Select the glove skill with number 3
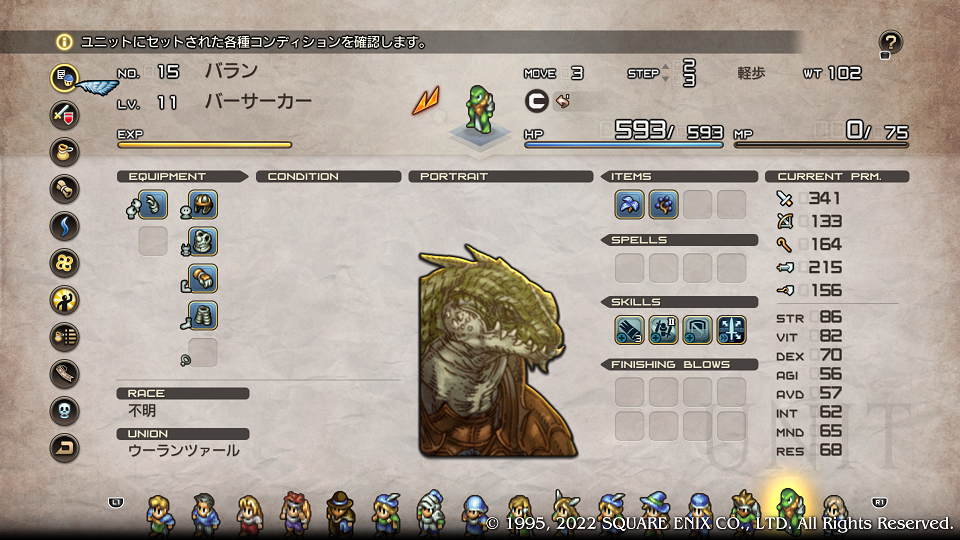Image resolution: width=960 pixels, height=540 pixels. click(x=630, y=329)
